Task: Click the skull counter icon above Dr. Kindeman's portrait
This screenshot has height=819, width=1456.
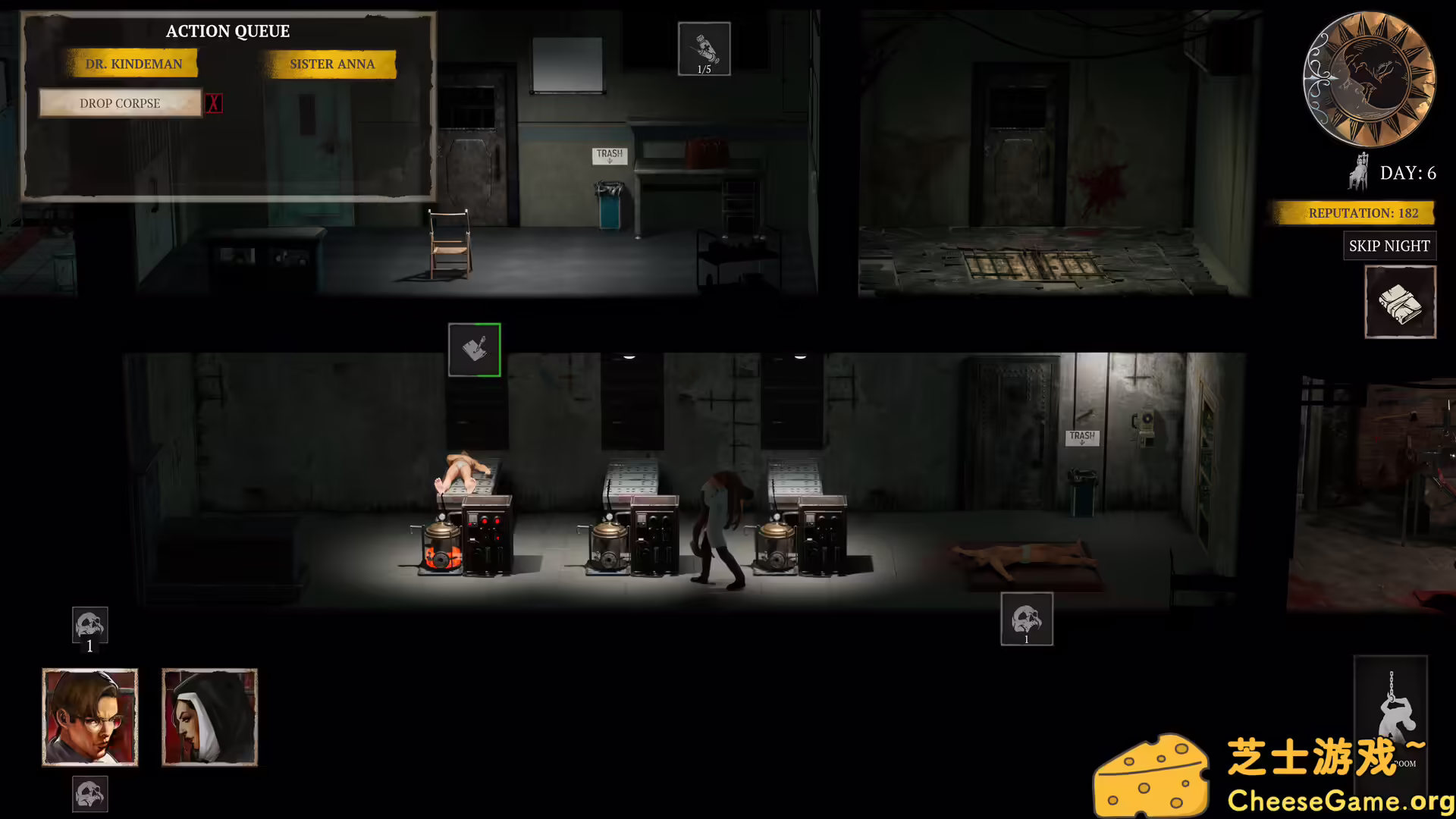Action: (89, 625)
